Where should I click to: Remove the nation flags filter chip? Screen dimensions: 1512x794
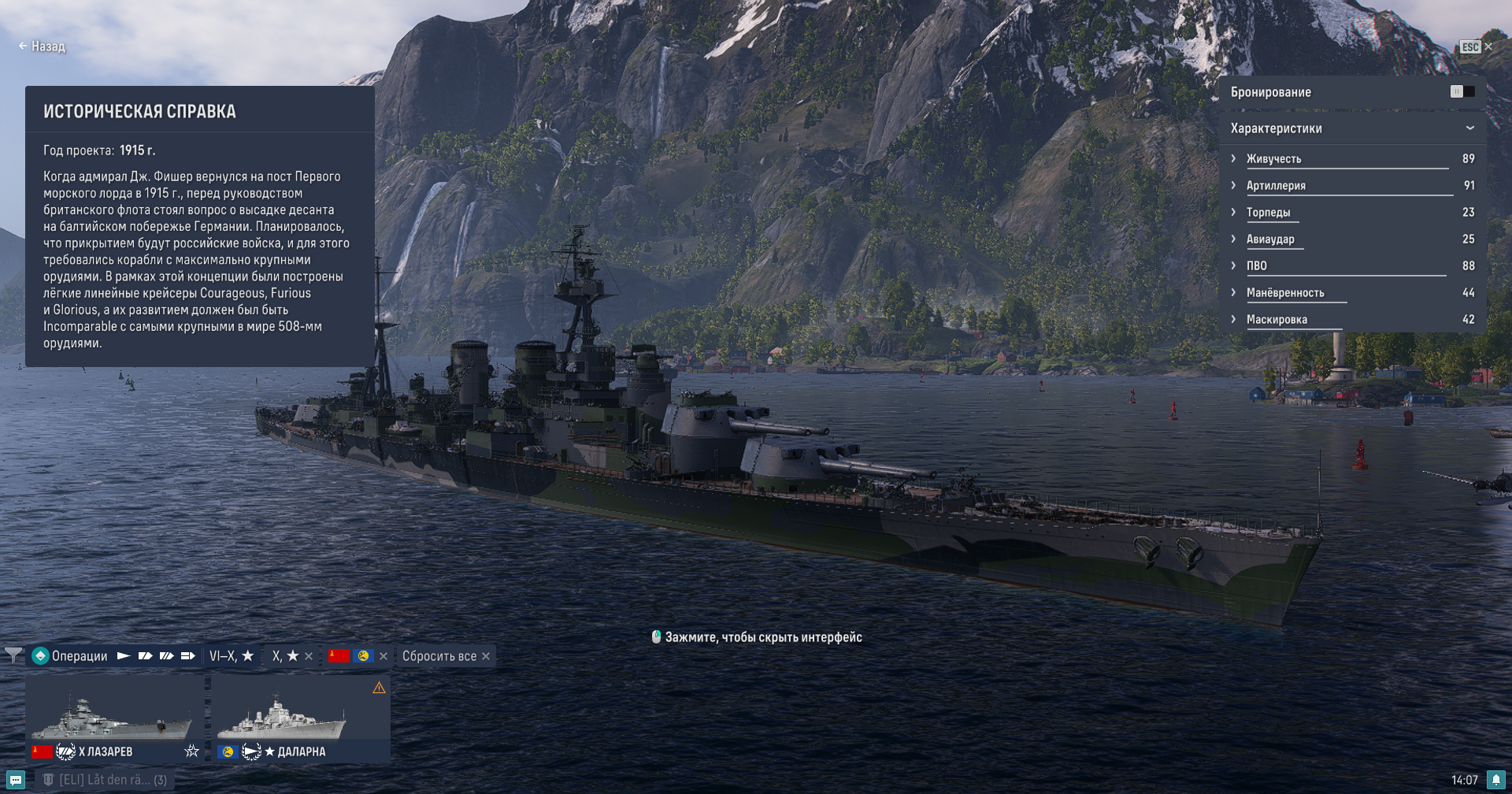[384, 656]
